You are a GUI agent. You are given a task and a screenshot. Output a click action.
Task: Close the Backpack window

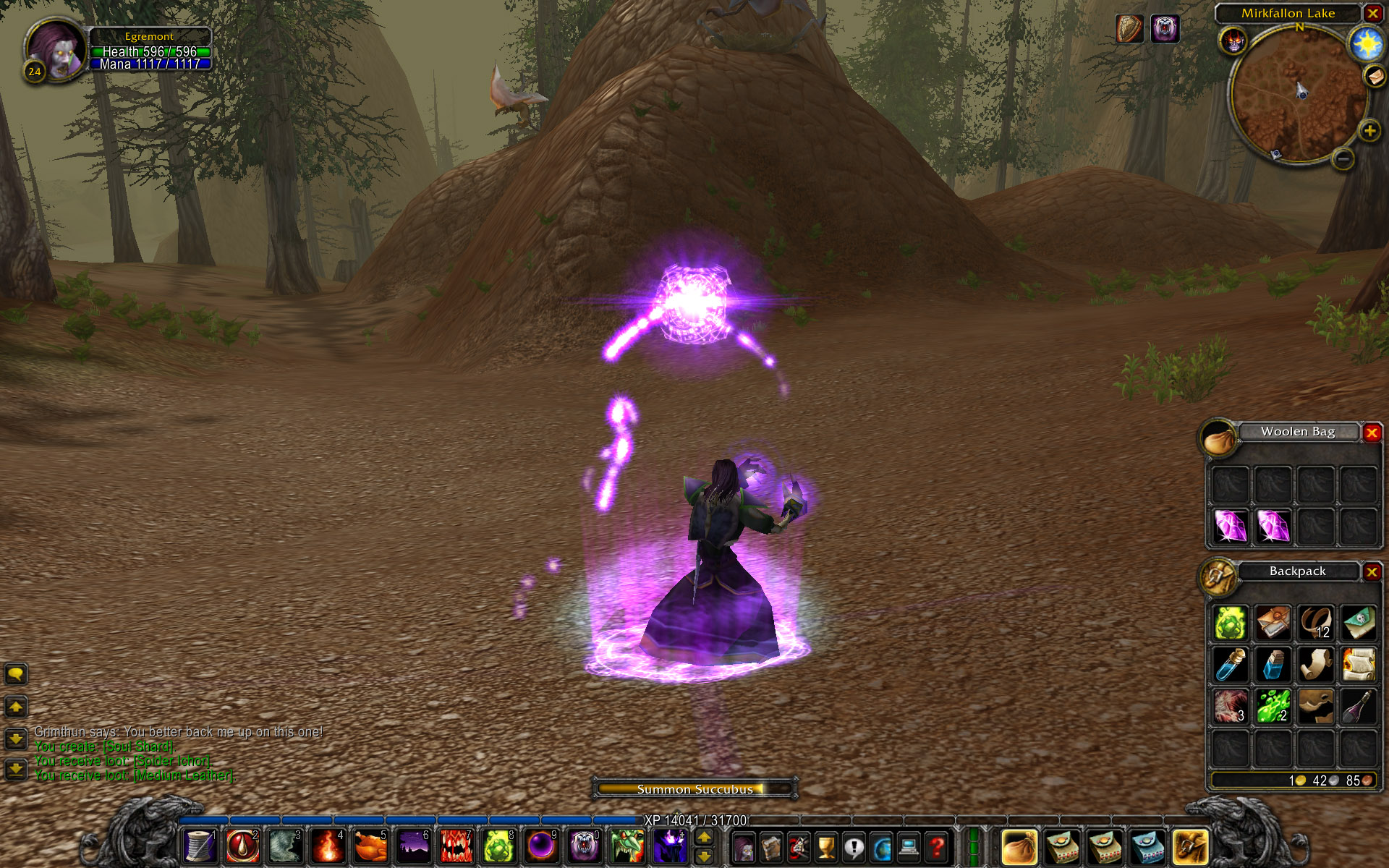coord(1372,572)
